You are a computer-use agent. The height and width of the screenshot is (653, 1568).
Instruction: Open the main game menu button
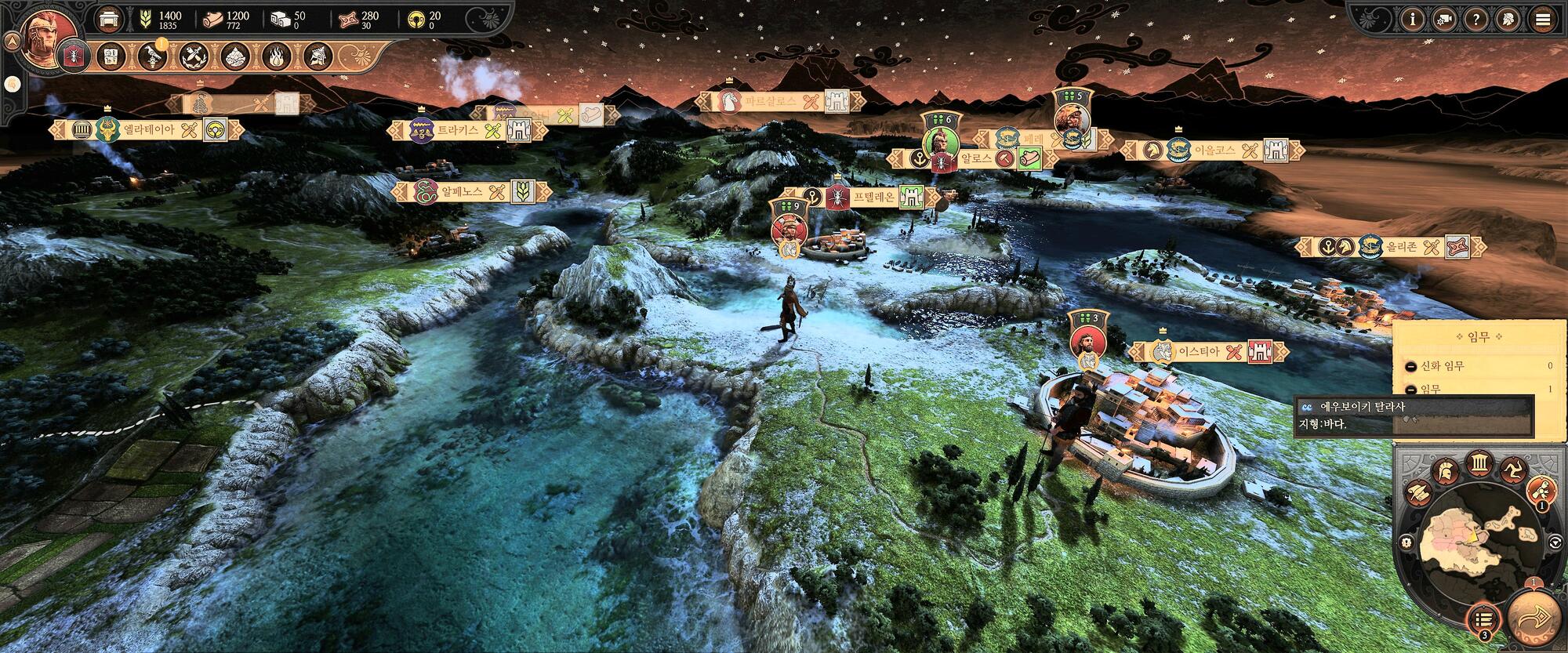tap(1543, 20)
